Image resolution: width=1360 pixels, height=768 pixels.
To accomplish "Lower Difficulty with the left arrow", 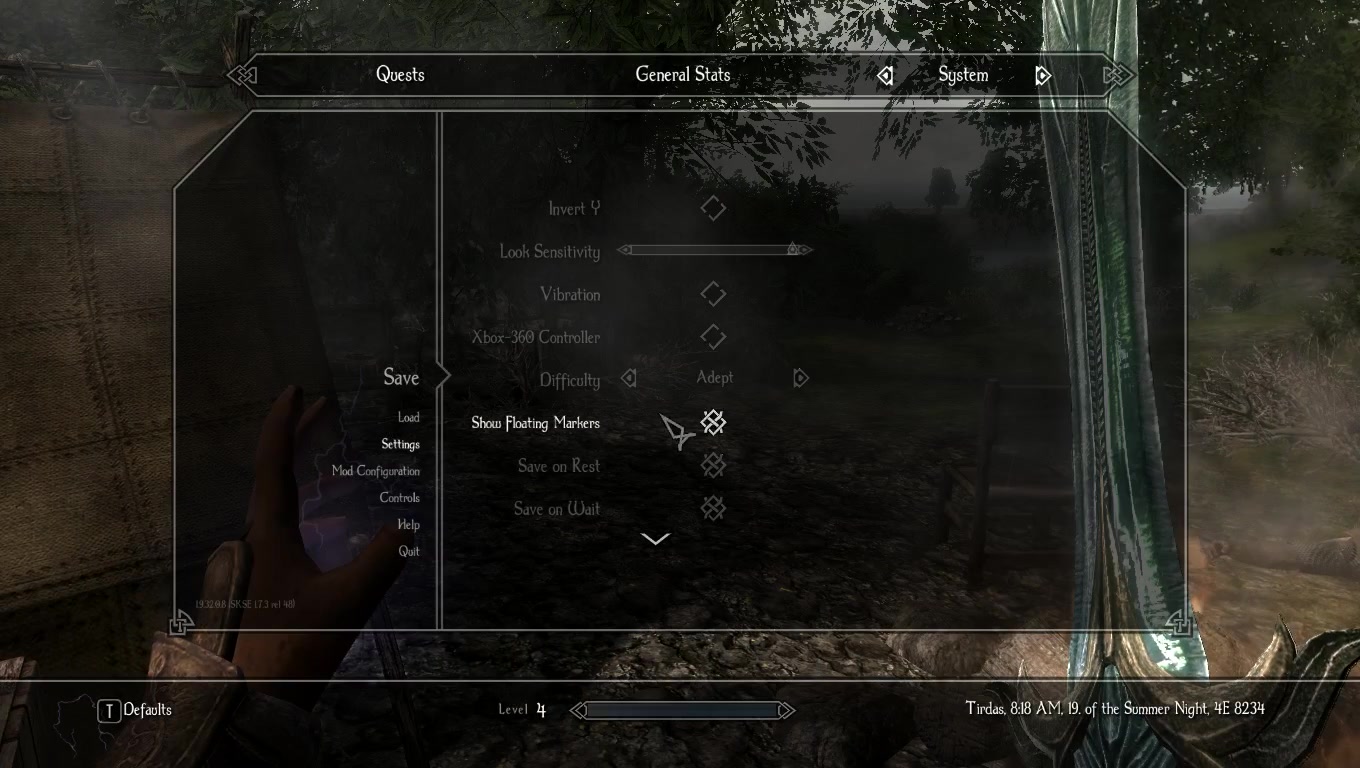I will pos(629,378).
